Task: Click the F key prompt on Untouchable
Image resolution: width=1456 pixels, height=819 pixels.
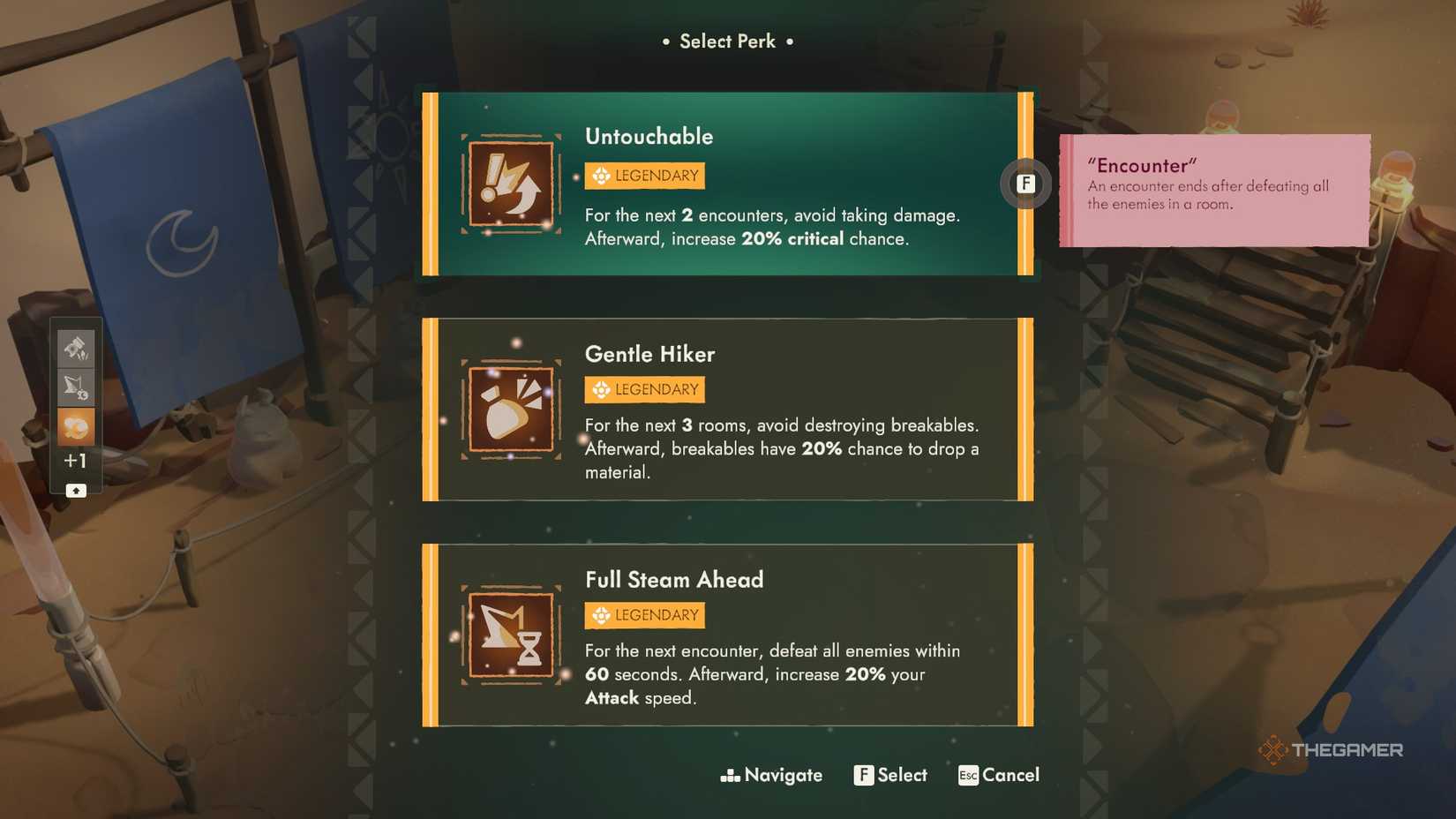Action: [x=1025, y=184]
